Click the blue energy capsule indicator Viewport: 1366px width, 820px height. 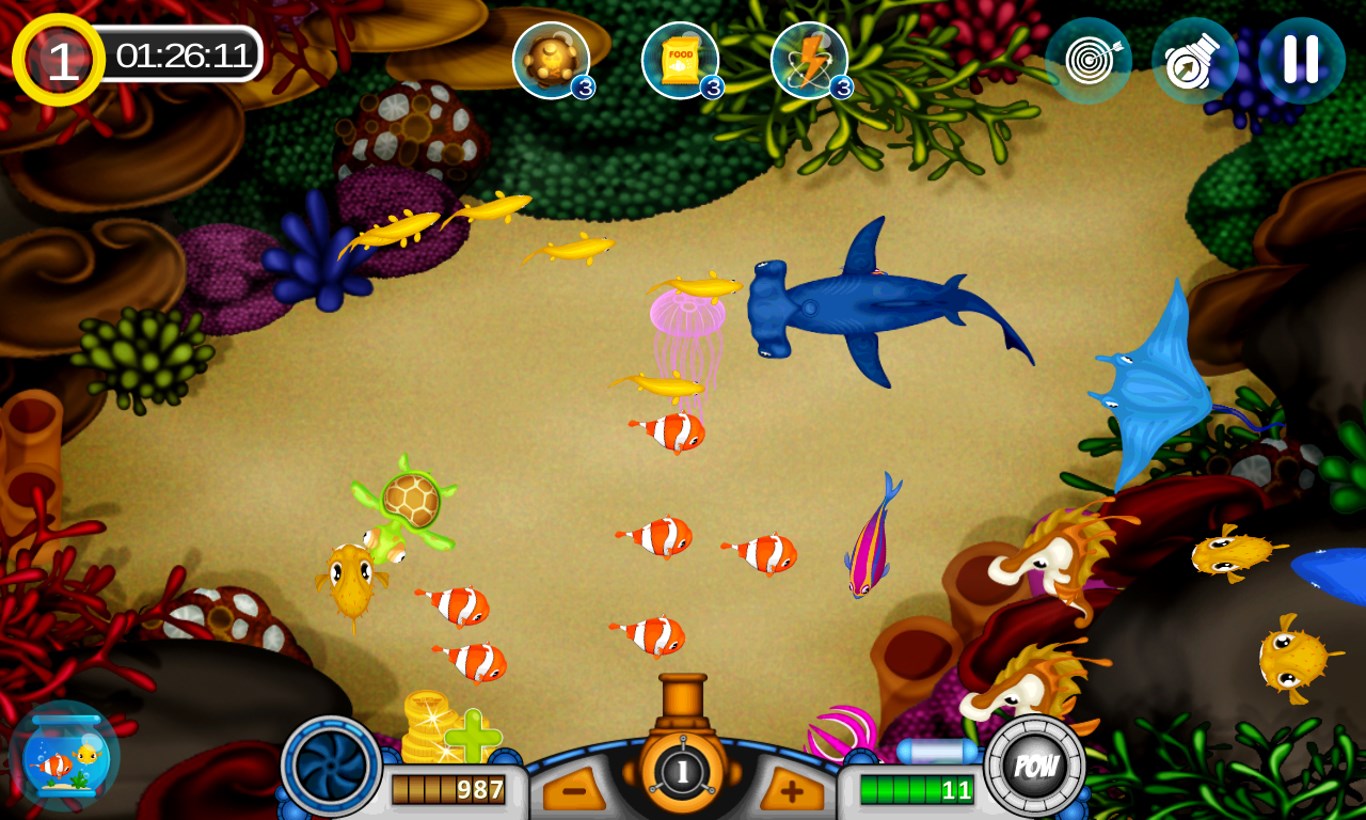[934, 750]
